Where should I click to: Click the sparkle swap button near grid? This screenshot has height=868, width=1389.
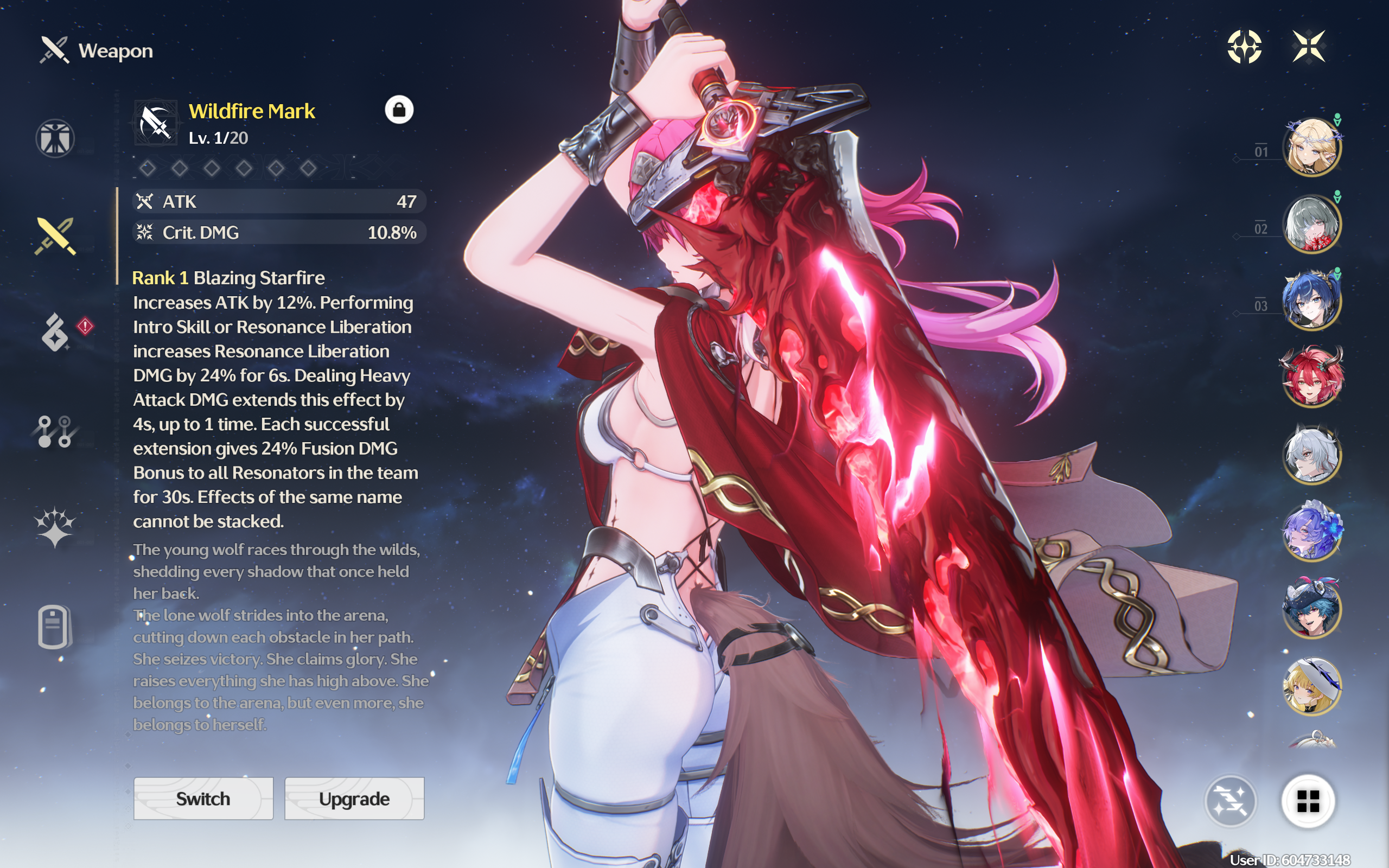[1231, 801]
